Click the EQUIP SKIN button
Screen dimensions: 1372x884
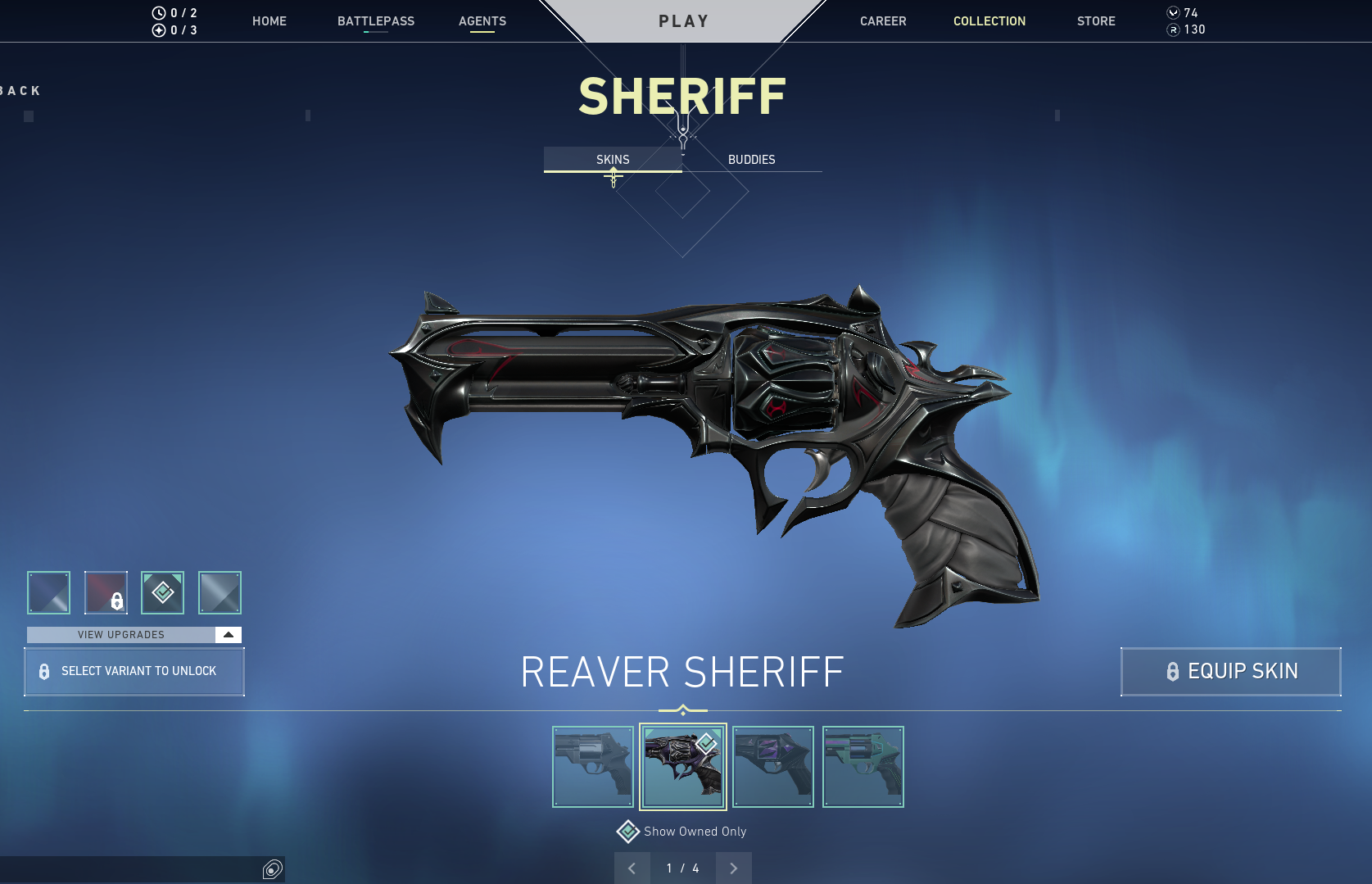tap(1229, 671)
